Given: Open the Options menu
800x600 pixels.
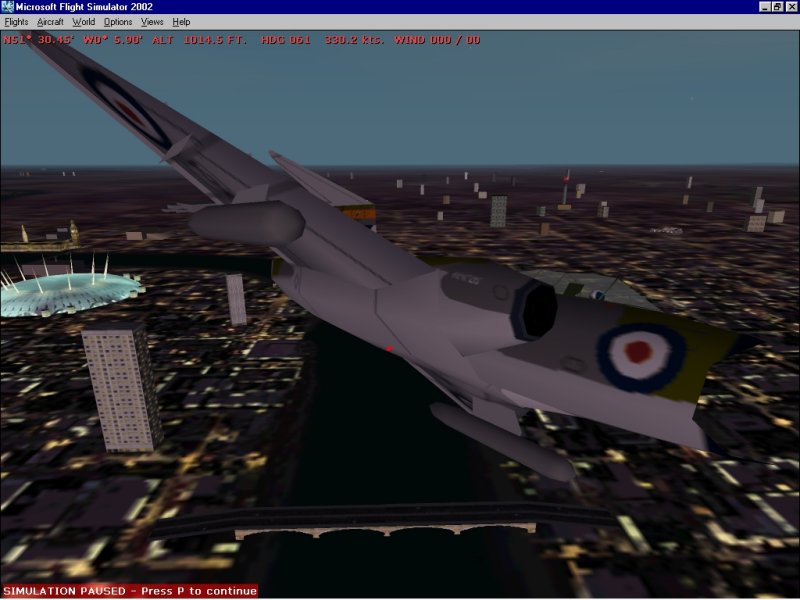Looking at the screenshot, I should point(117,21).
